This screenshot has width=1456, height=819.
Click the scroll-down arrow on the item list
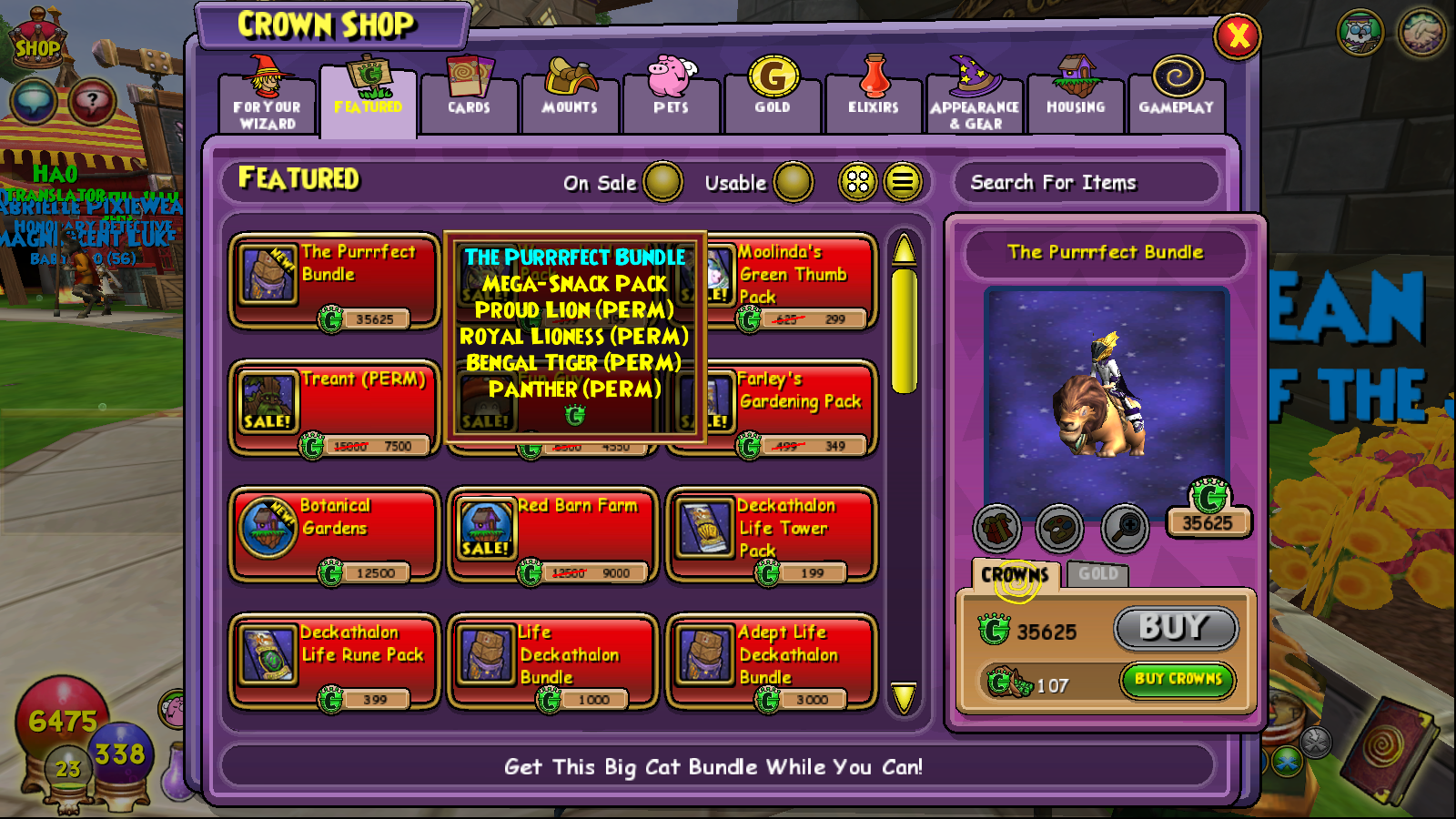(902, 697)
